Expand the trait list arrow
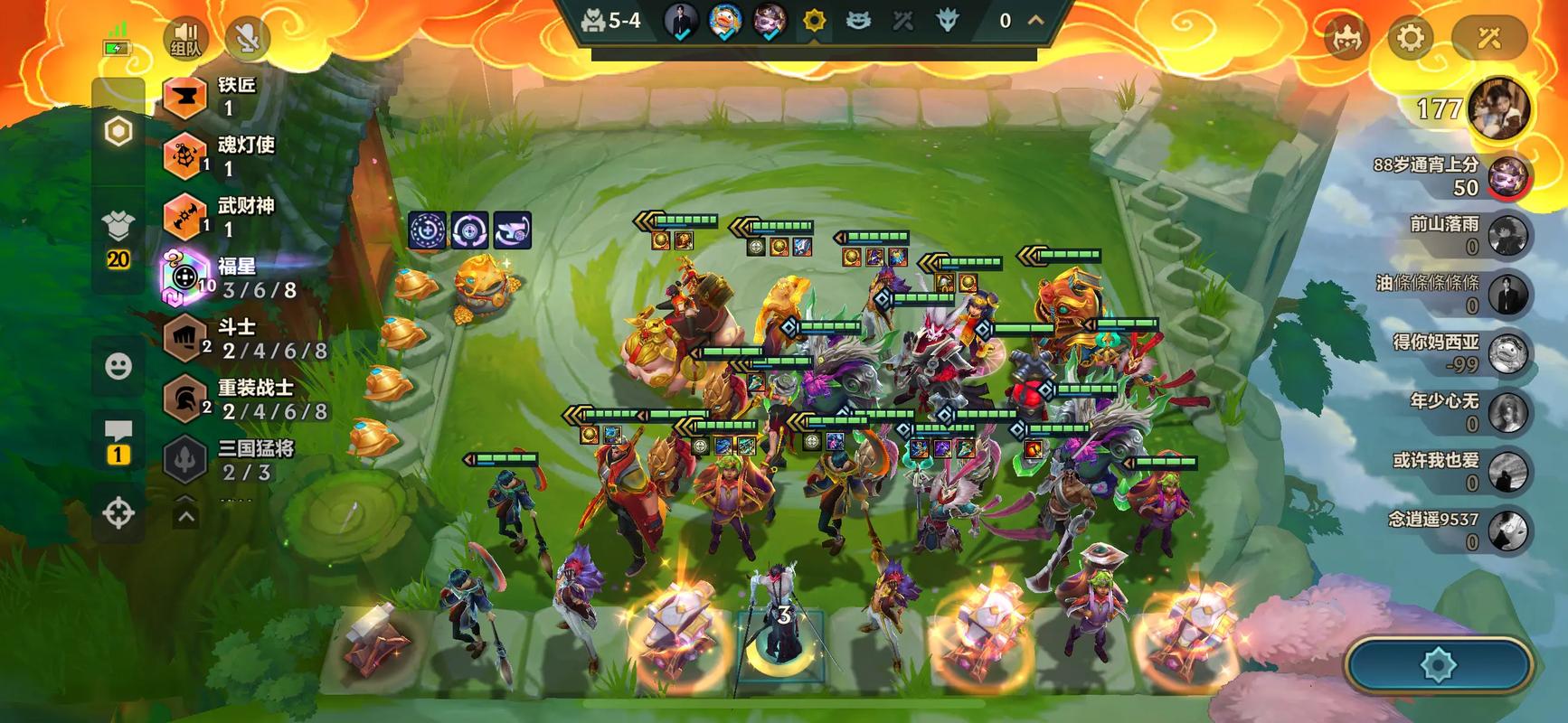 click(x=185, y=516)
